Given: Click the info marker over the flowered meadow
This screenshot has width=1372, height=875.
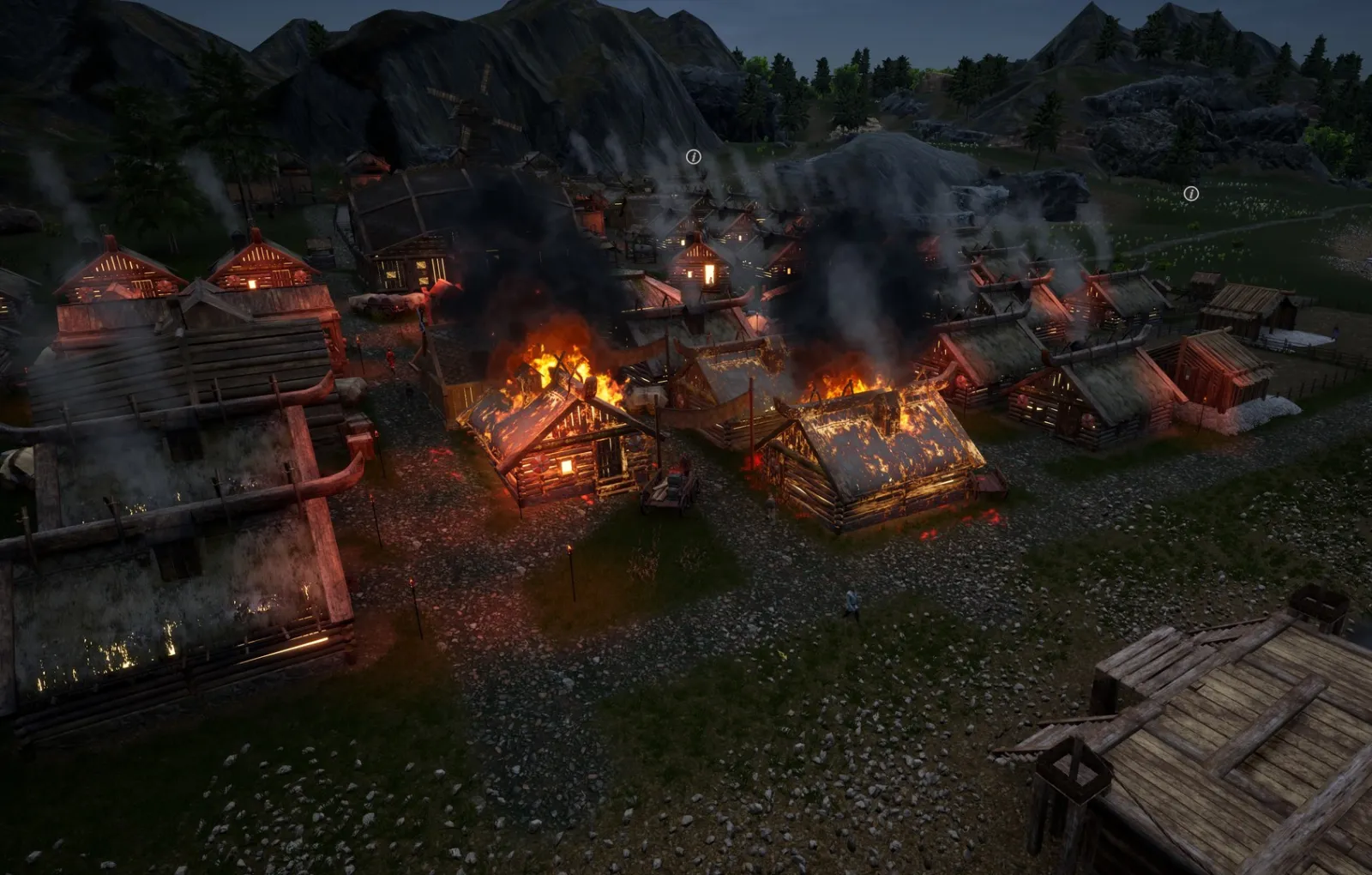Looking at the screenshot, I should [x=1190, y=194].
